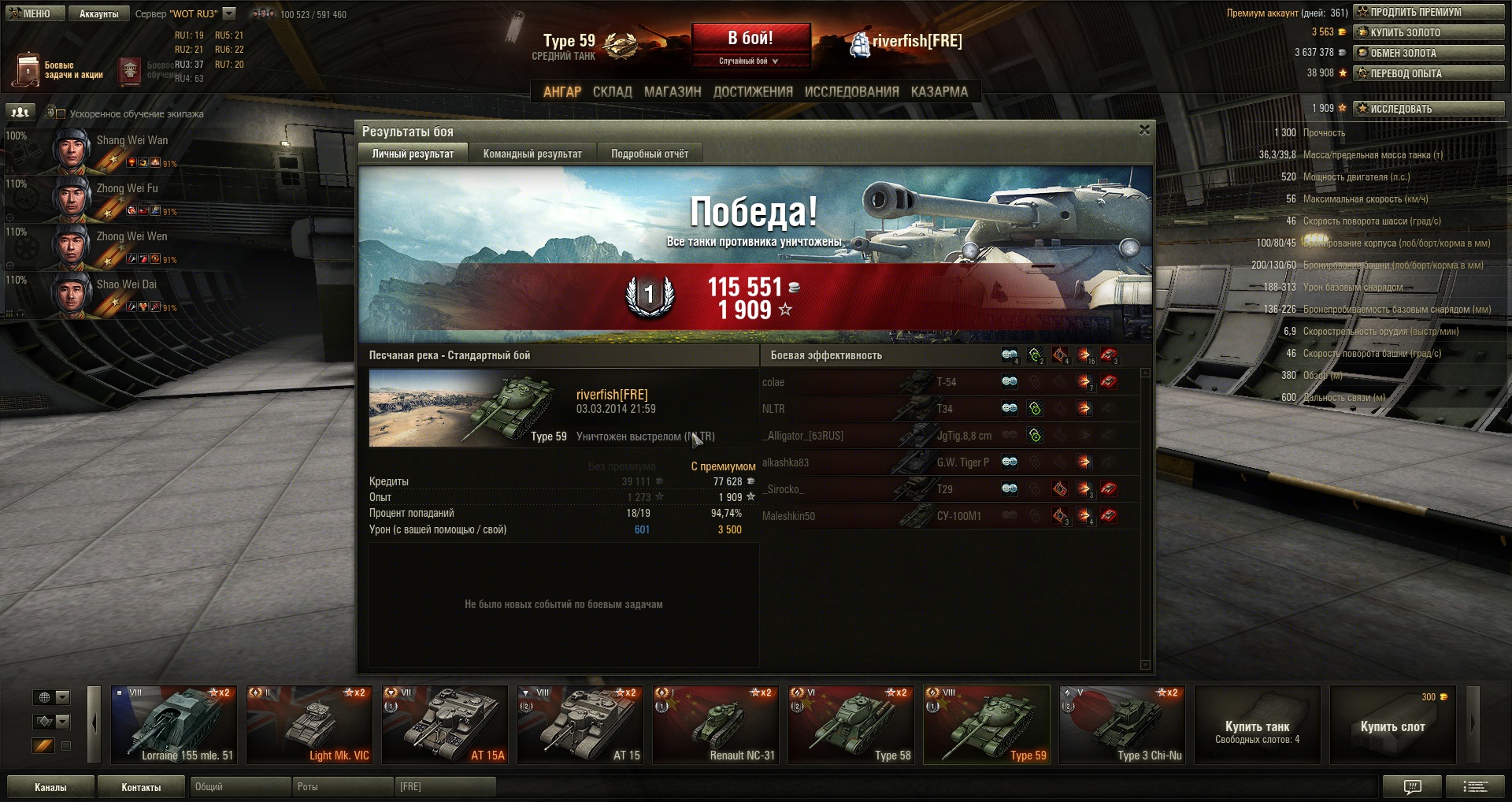Open the Подробный отчёт tab
Screen dimensions: 1512x802
(650, 154)
